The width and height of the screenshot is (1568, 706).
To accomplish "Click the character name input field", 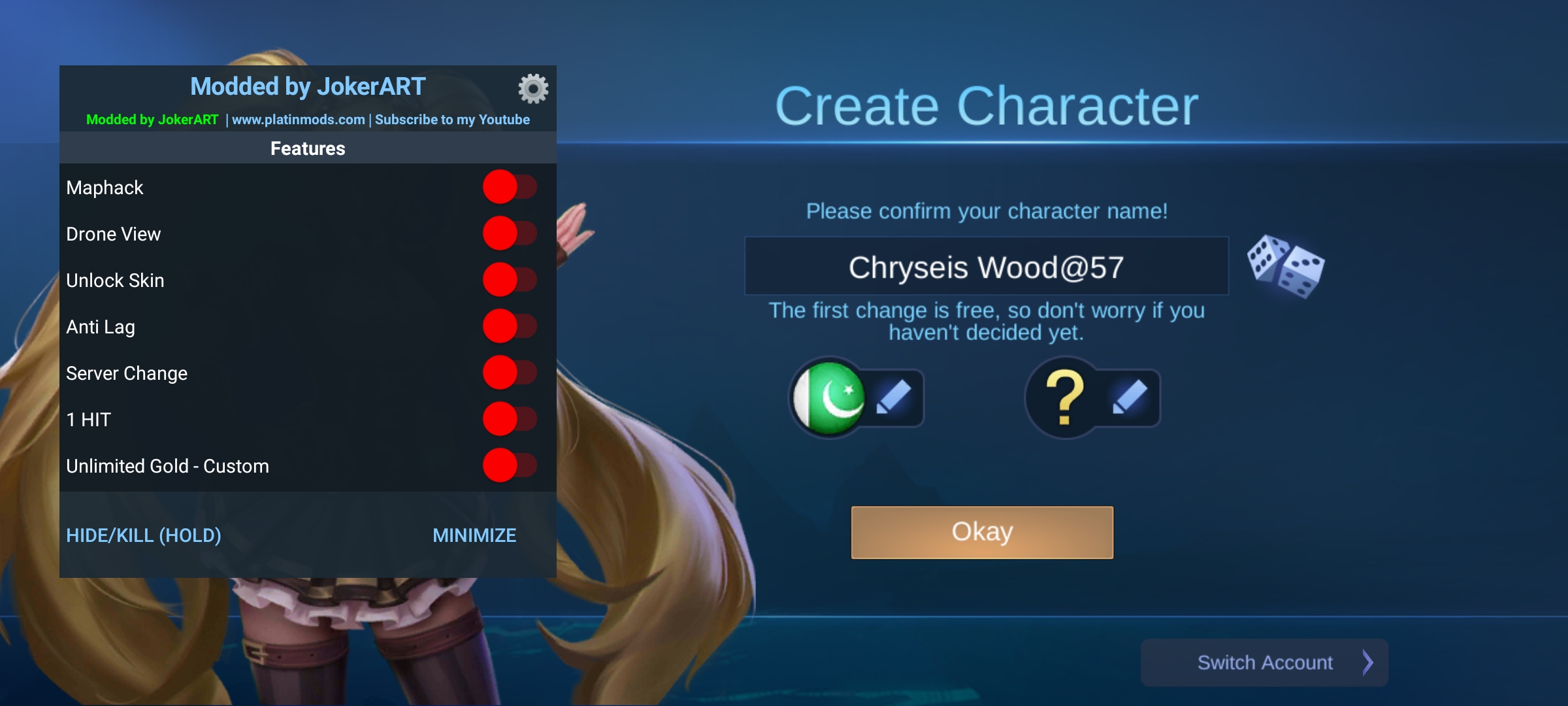I will (986, 267).
